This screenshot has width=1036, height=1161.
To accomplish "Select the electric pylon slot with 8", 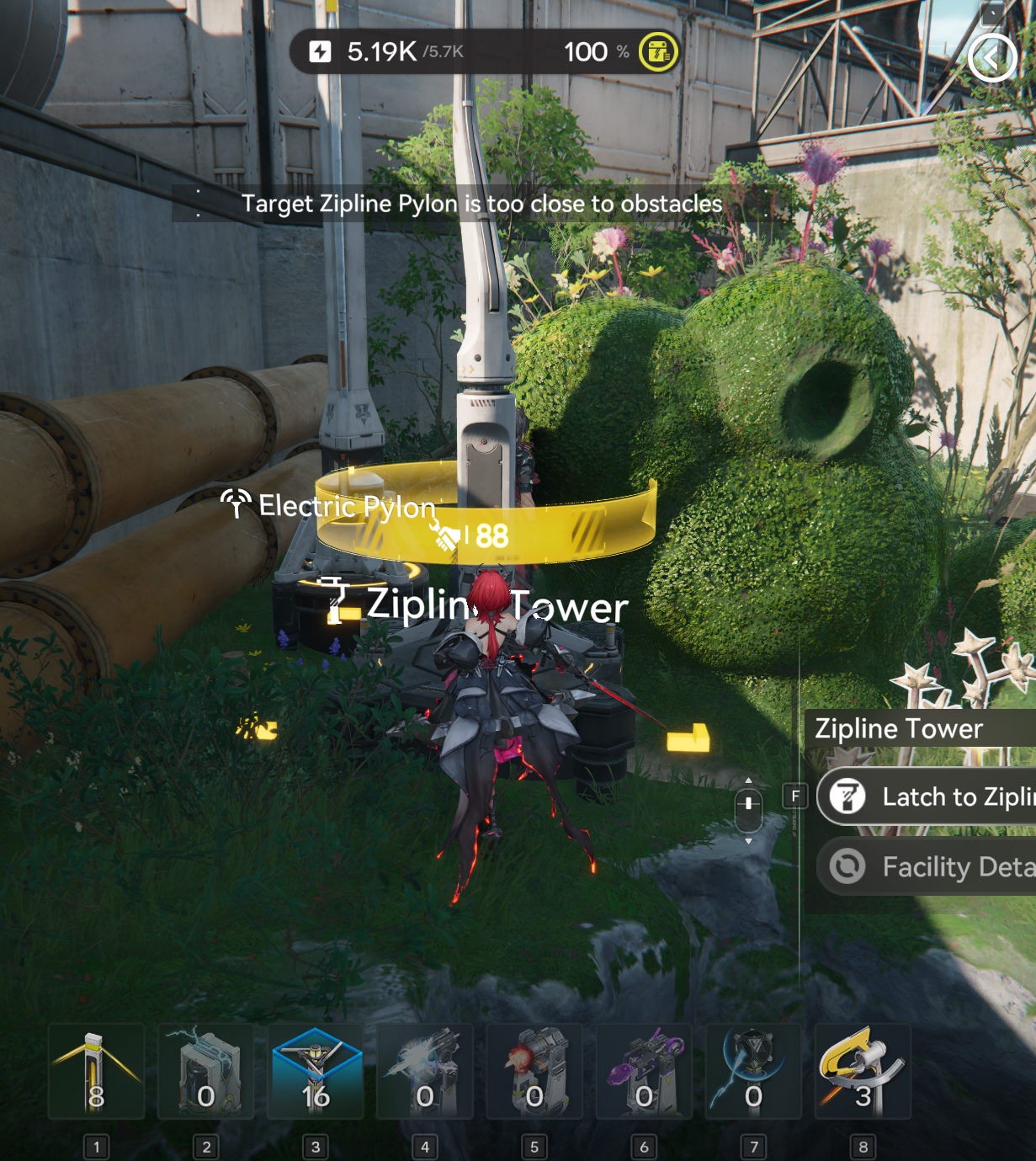I will pos(97,1072).
